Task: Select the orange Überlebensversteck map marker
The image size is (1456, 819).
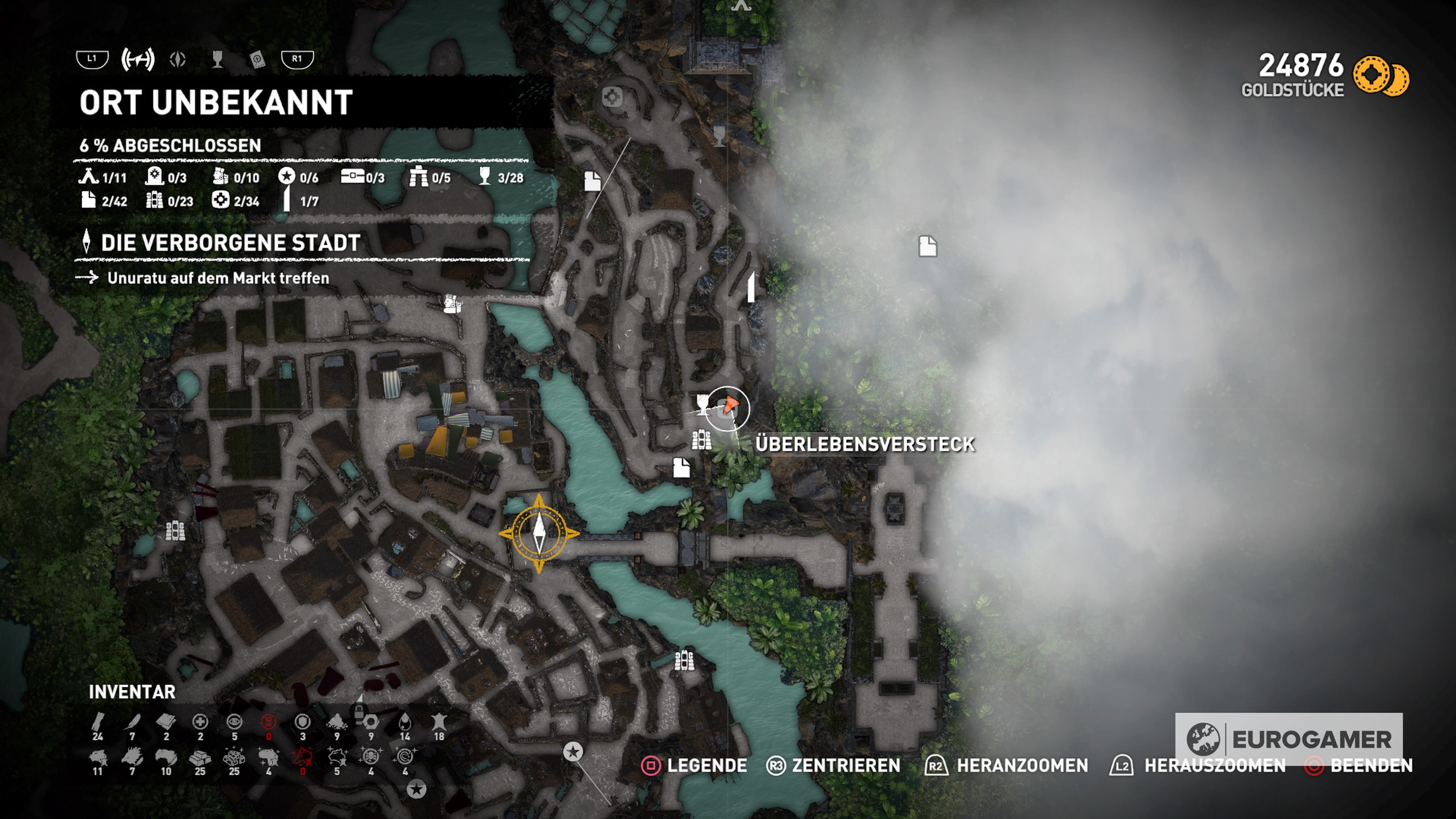Action: [x=730, y=405]
